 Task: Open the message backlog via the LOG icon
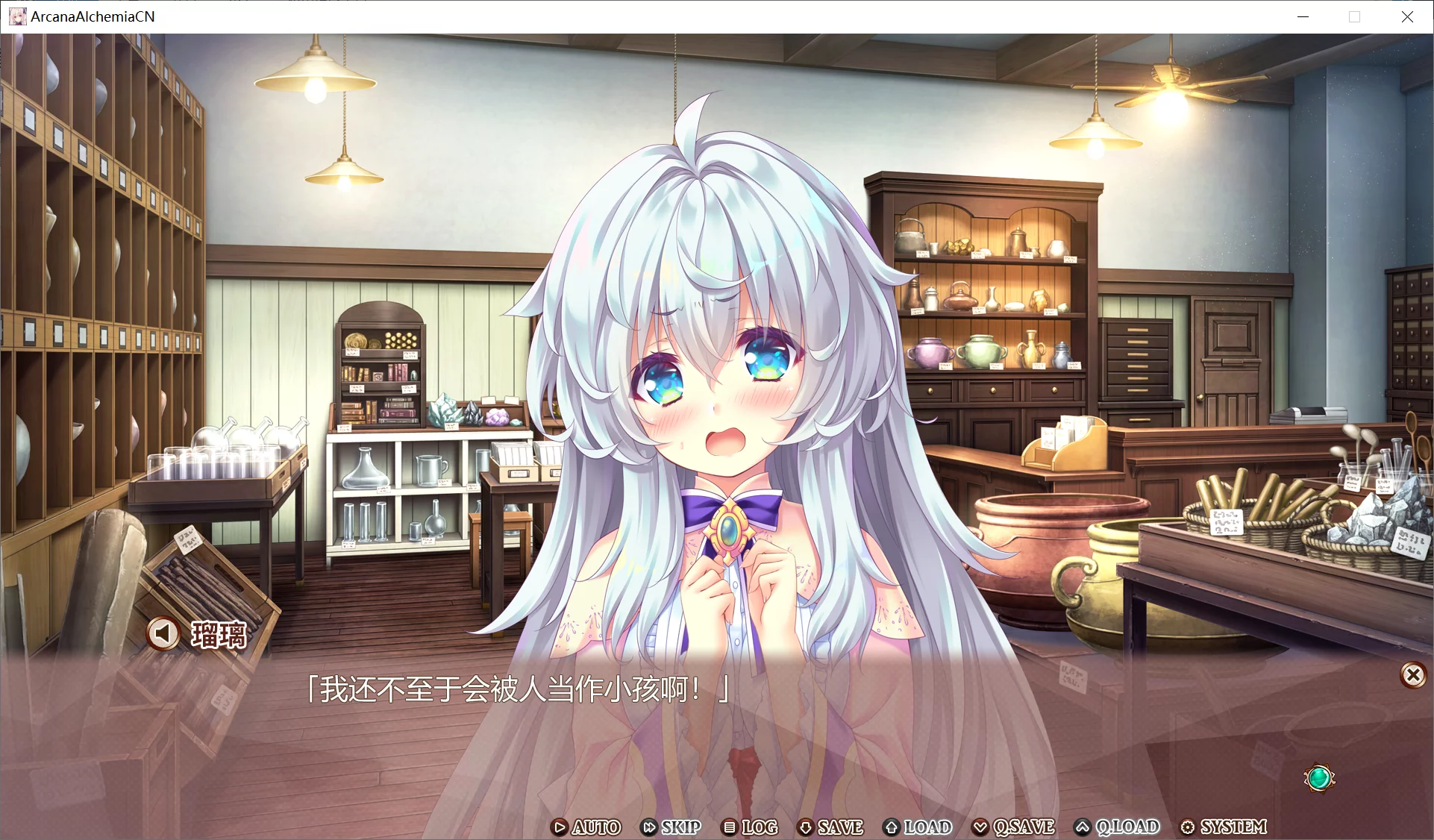[x=730, y=828]
